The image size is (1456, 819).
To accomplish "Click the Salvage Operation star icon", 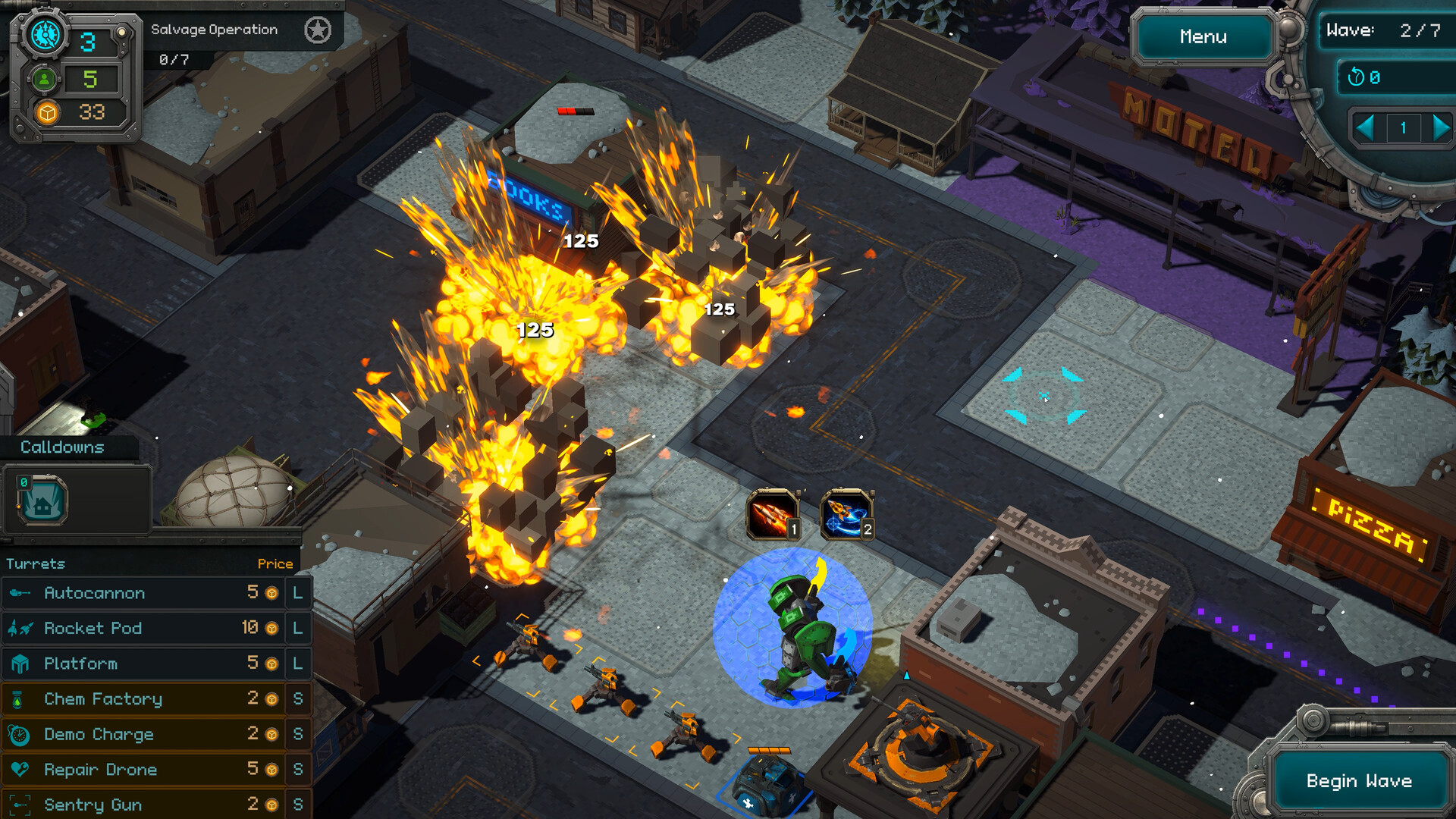I will (x=318, y=30).
